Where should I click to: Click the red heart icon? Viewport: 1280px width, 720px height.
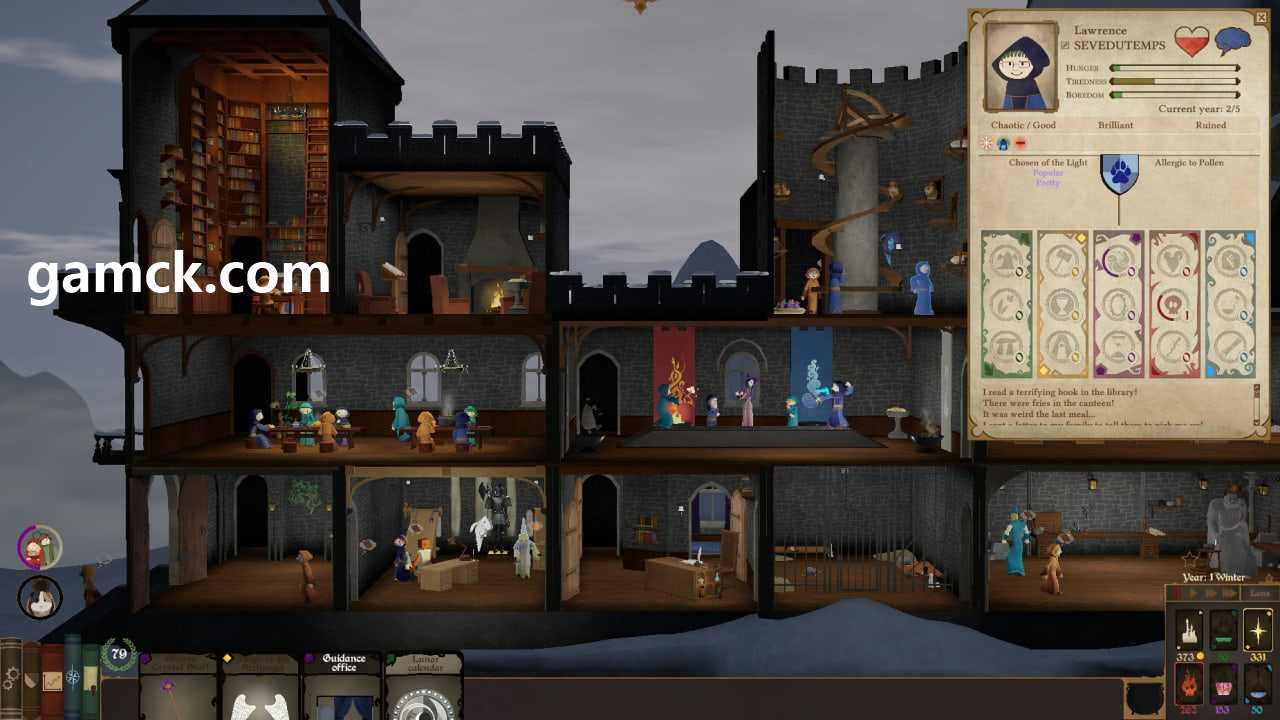[1191, 42]
